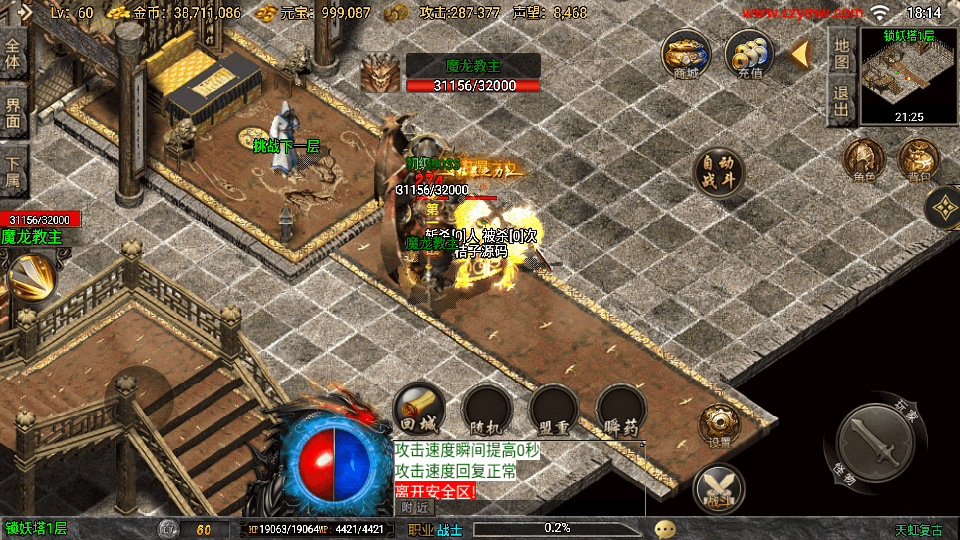The width and height of the screenshot is (960, 540).
Task: Open the 充值 recharge screen
Action: [x=749, y=54]
